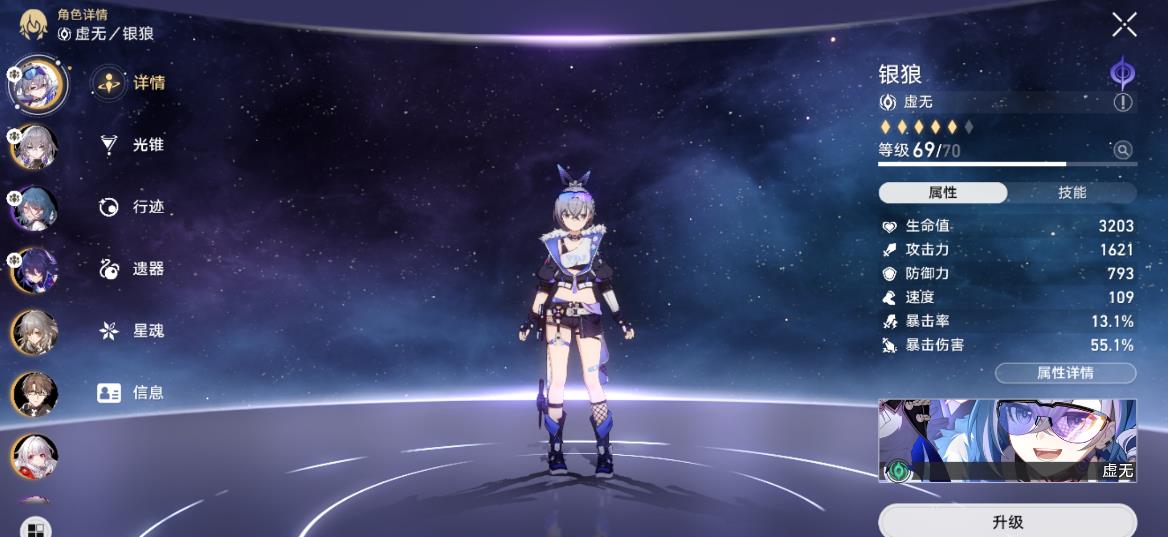Click the 升级 level up button
The image size is (1168, 537).
click(x=1007, y=522)
